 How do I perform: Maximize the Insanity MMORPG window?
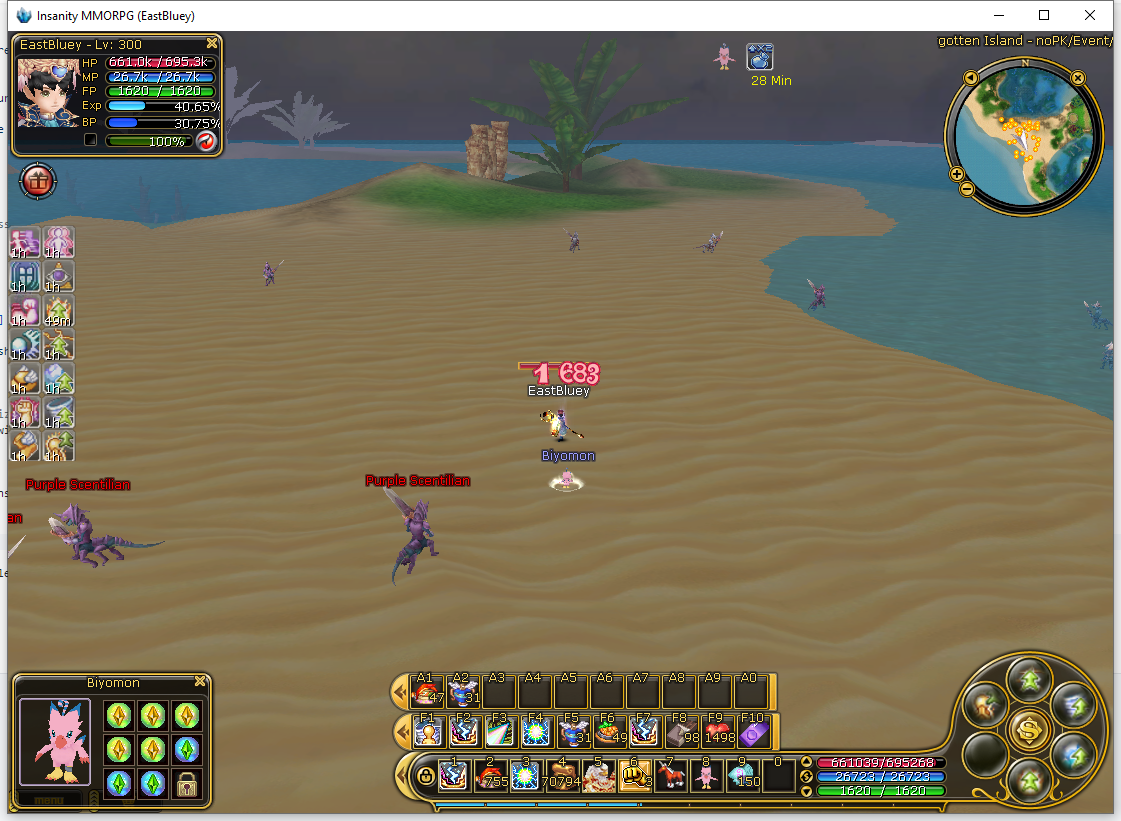(1044, 15)
